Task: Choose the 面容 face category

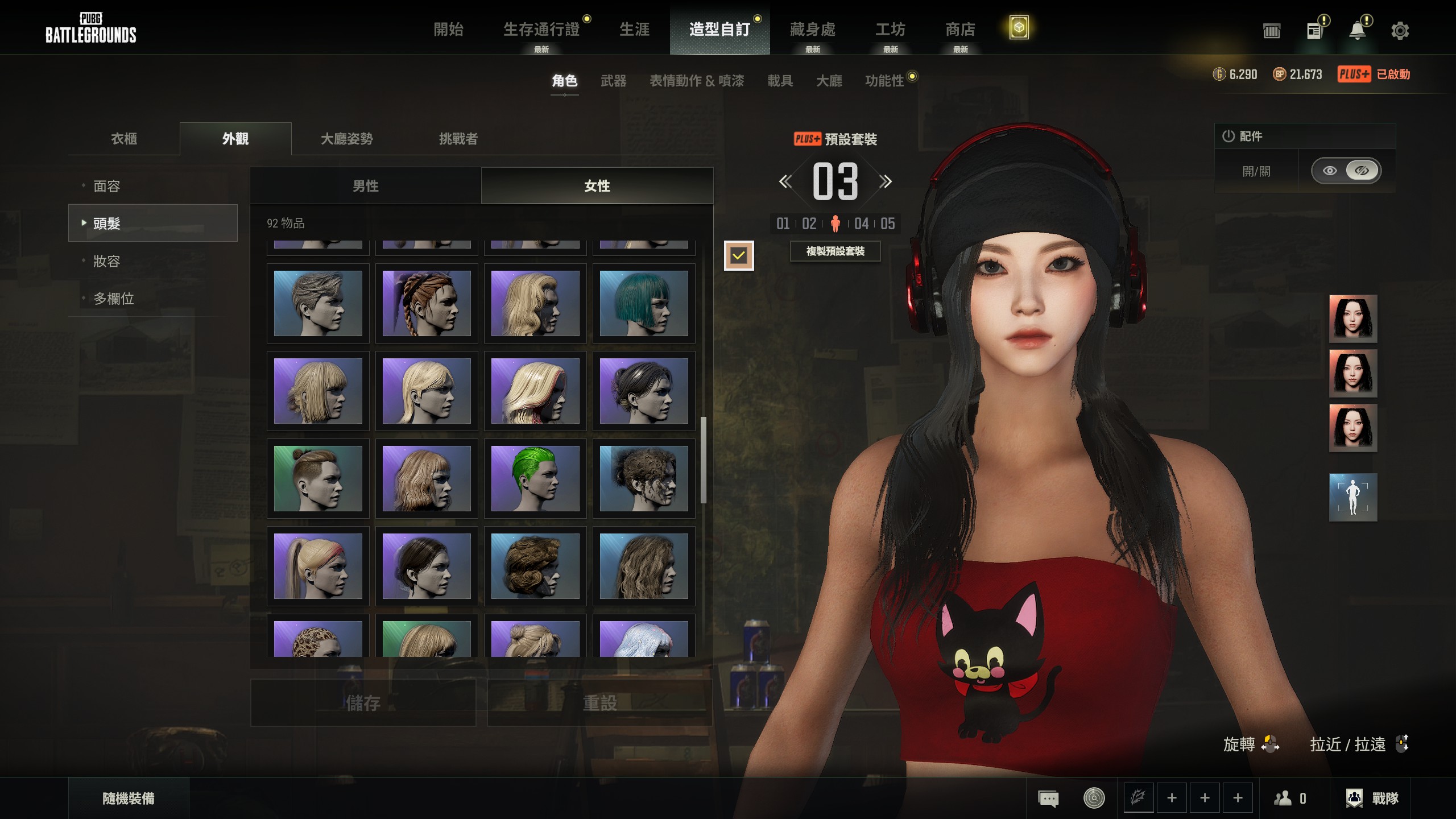Action: tap(107, 187)
